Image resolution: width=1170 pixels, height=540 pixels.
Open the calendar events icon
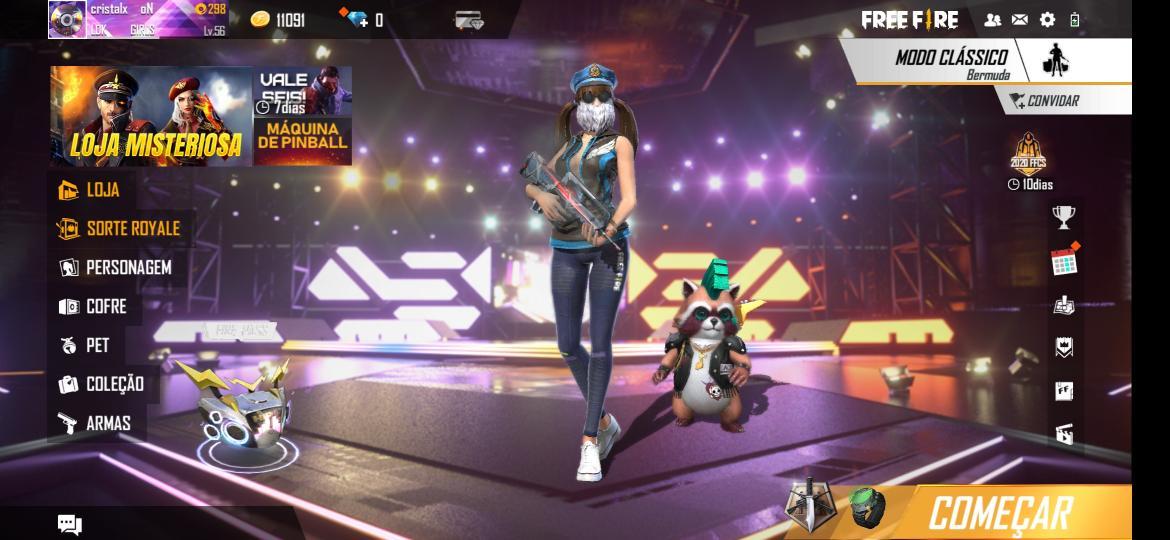coord(1064,262)
